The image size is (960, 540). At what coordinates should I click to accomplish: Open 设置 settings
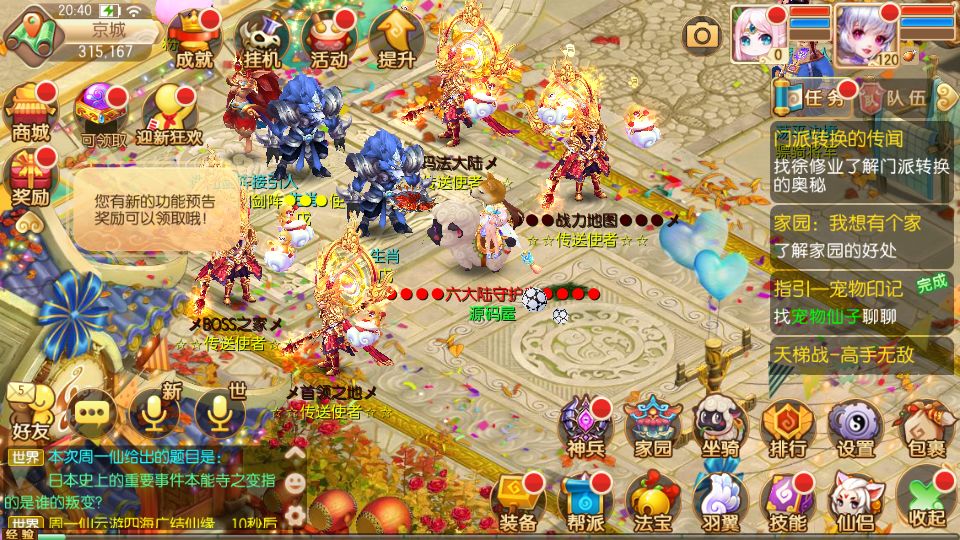[x=855, y=426]
